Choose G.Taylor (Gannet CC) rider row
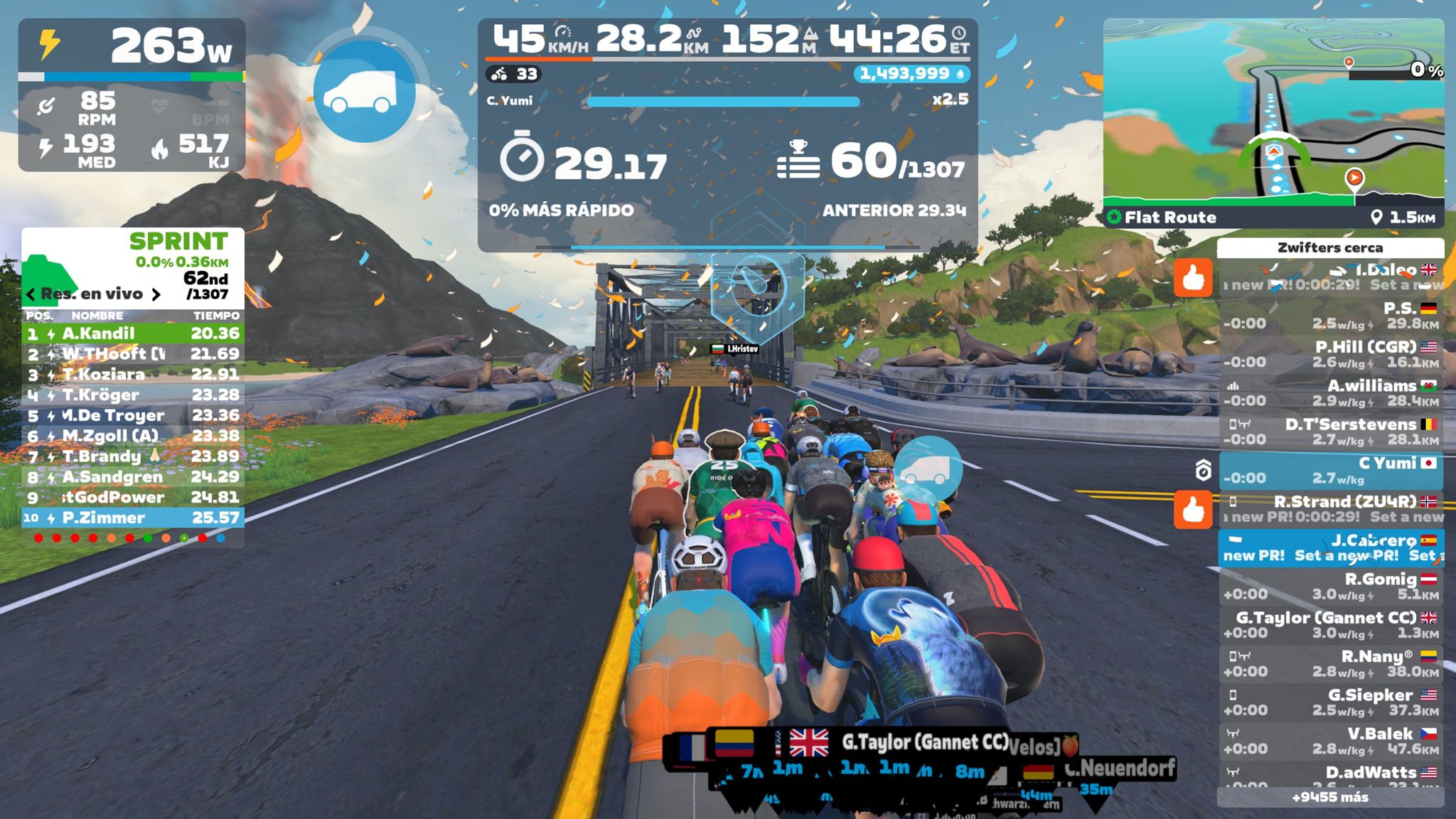The image size is (1456, 819). point(1329,625)
